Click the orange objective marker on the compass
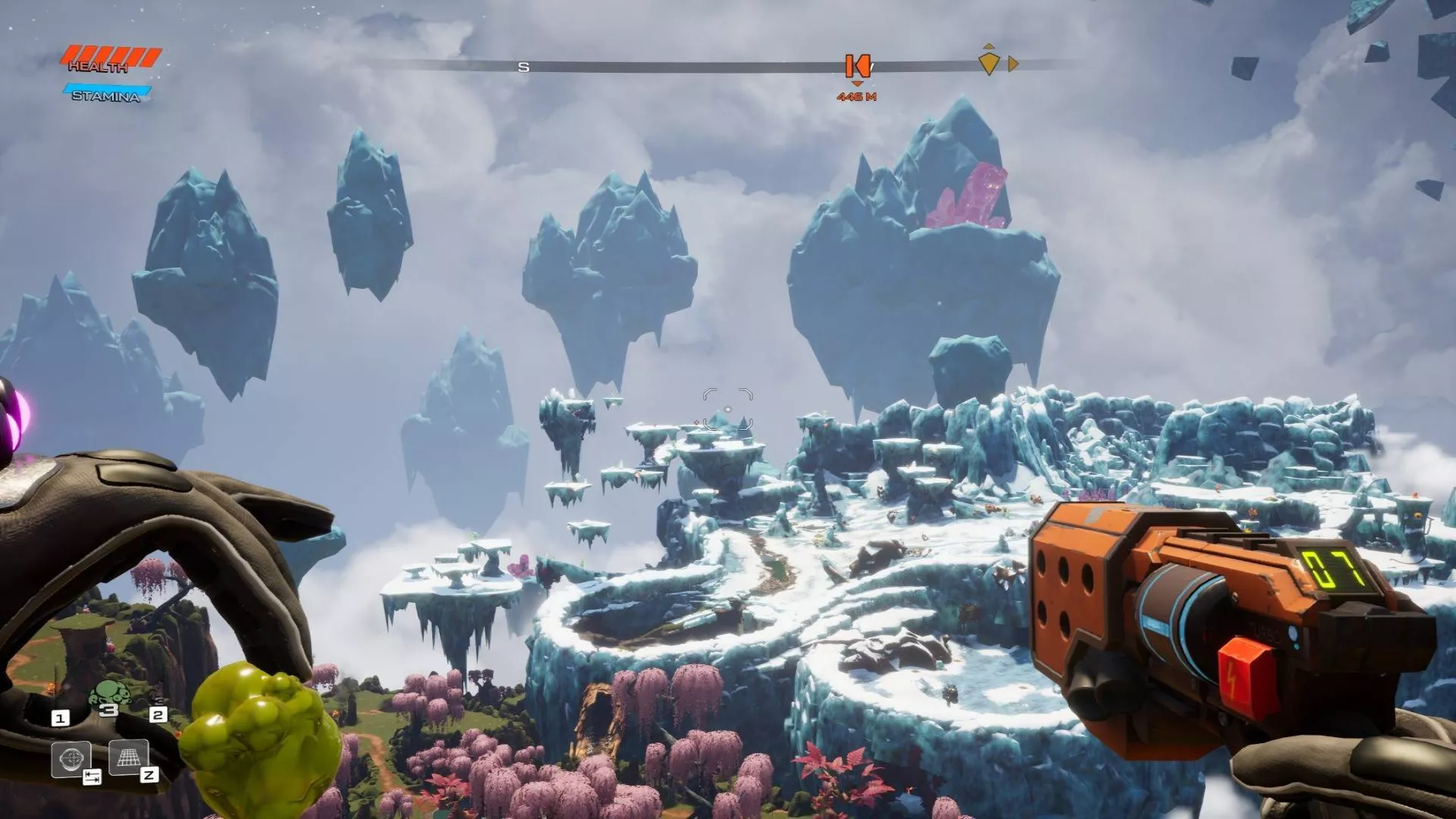Viewport: 1456px width, 819px height. [857, 67]
